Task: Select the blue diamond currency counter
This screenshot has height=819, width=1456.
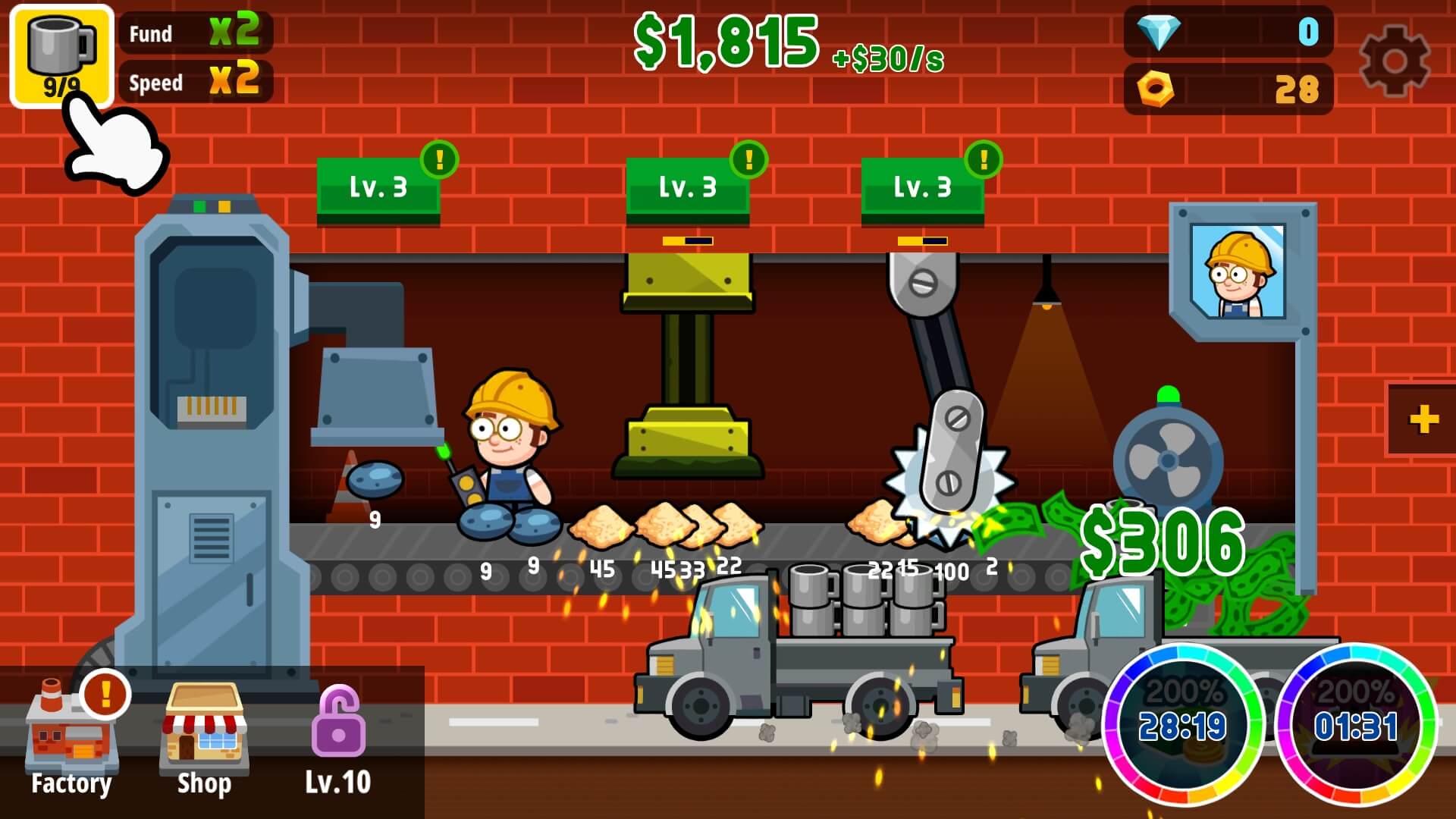Action: 1228,32
